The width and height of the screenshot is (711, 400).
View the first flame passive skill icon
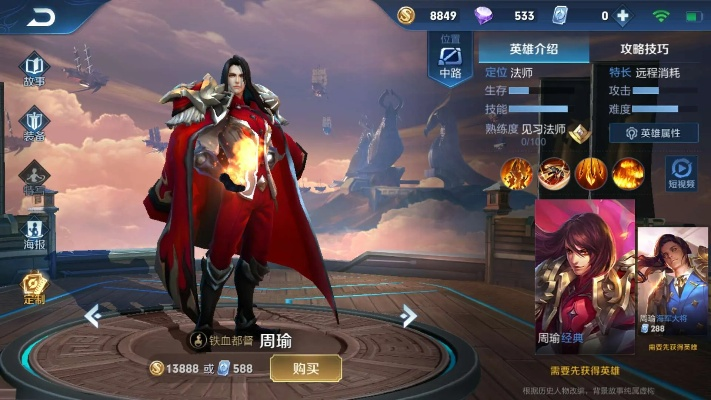[x=516, y=173]
